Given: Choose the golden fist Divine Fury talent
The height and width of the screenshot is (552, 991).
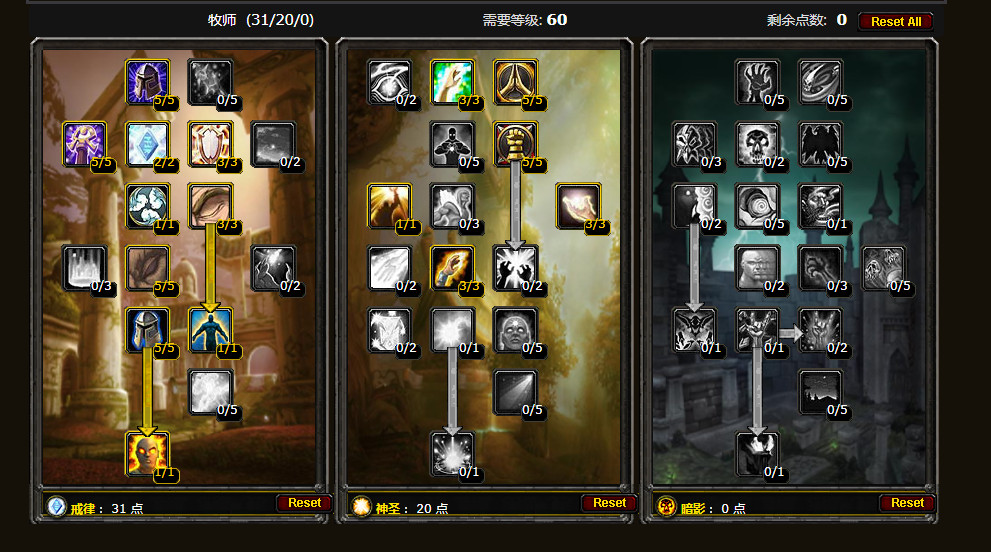Looking at the screenshot, I should tap(515, 143).
